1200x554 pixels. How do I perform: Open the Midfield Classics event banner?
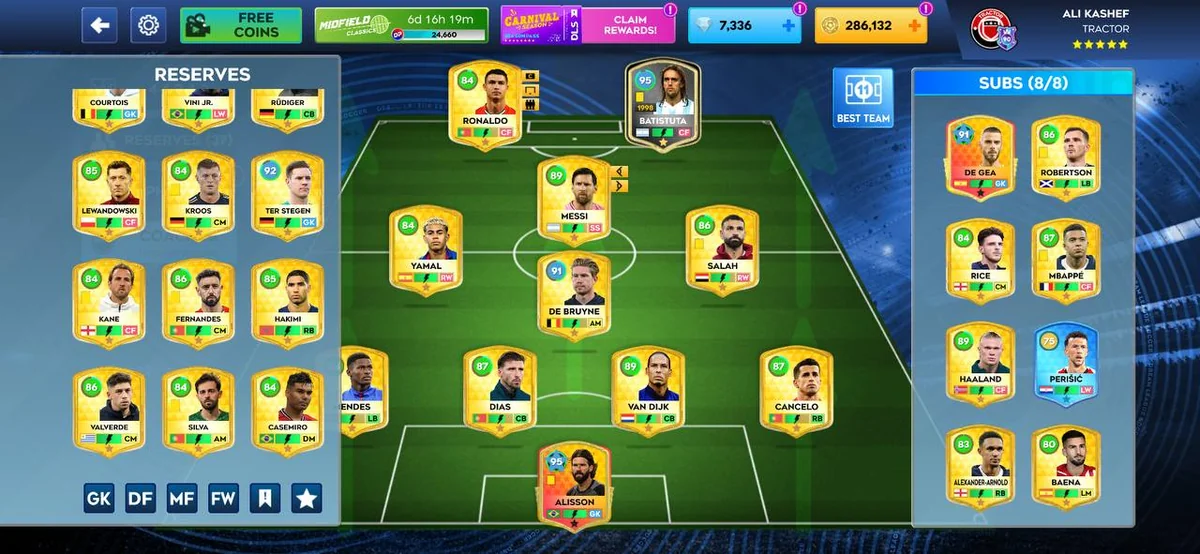point(401,25)
